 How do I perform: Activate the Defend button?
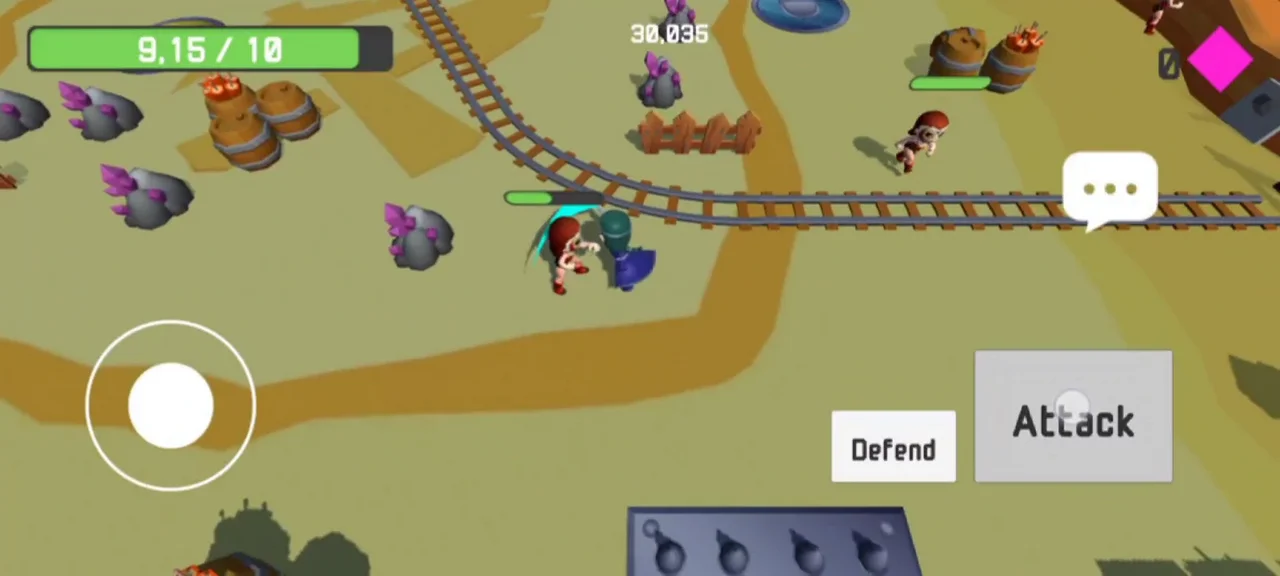pos(893,447)
